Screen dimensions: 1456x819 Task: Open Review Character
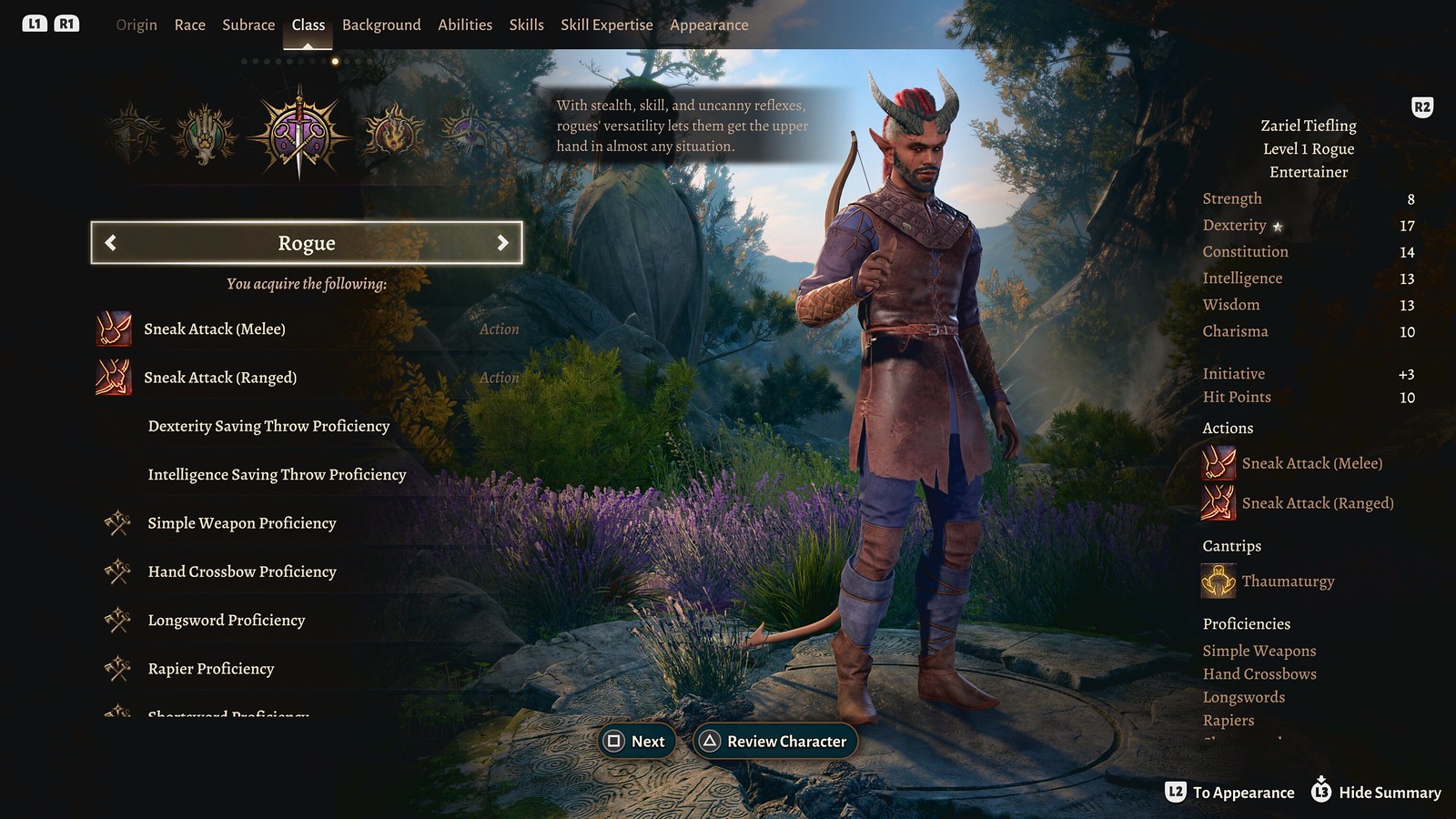pos(775,742)
